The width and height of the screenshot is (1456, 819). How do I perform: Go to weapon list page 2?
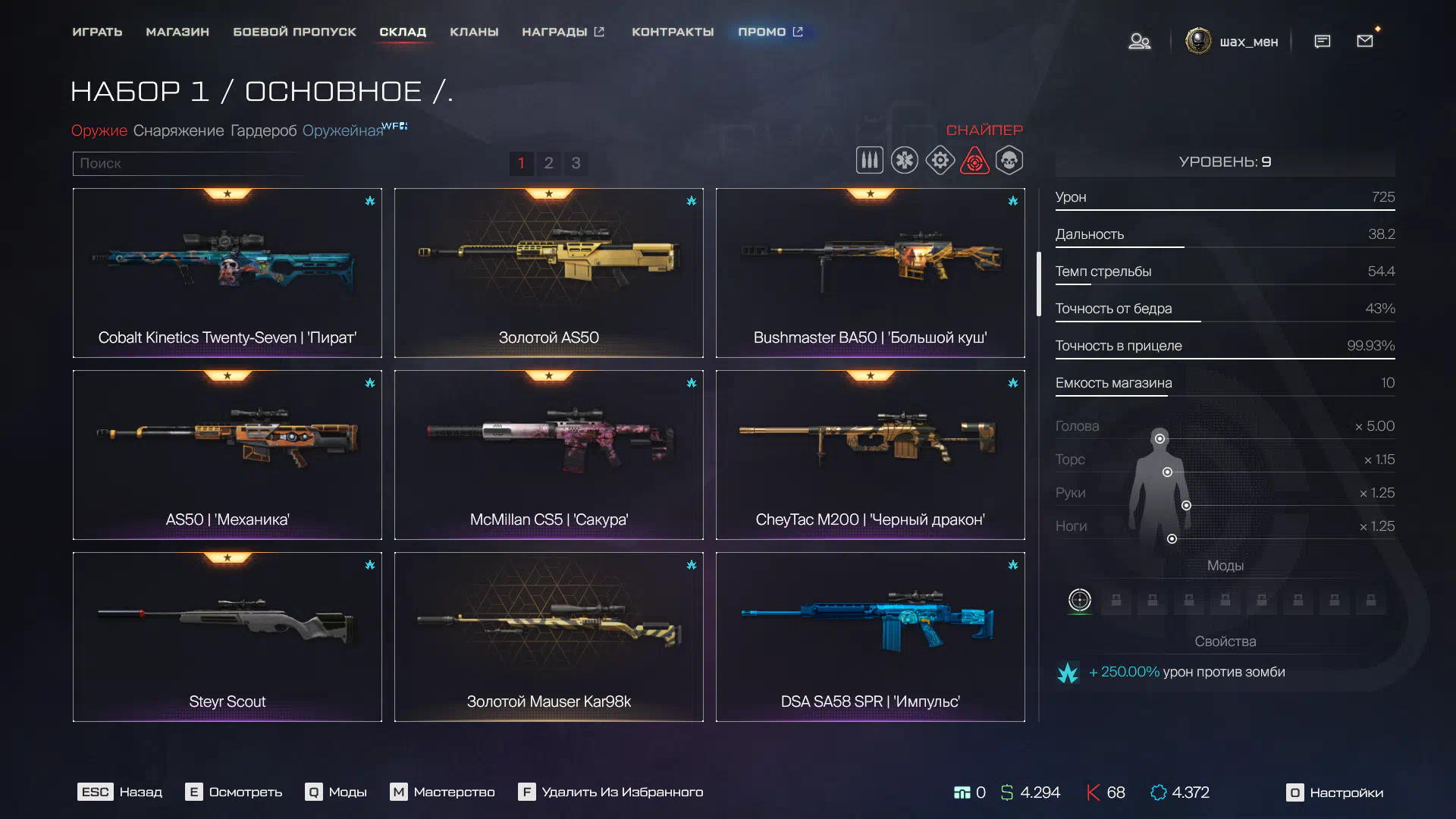click(548, 163)
